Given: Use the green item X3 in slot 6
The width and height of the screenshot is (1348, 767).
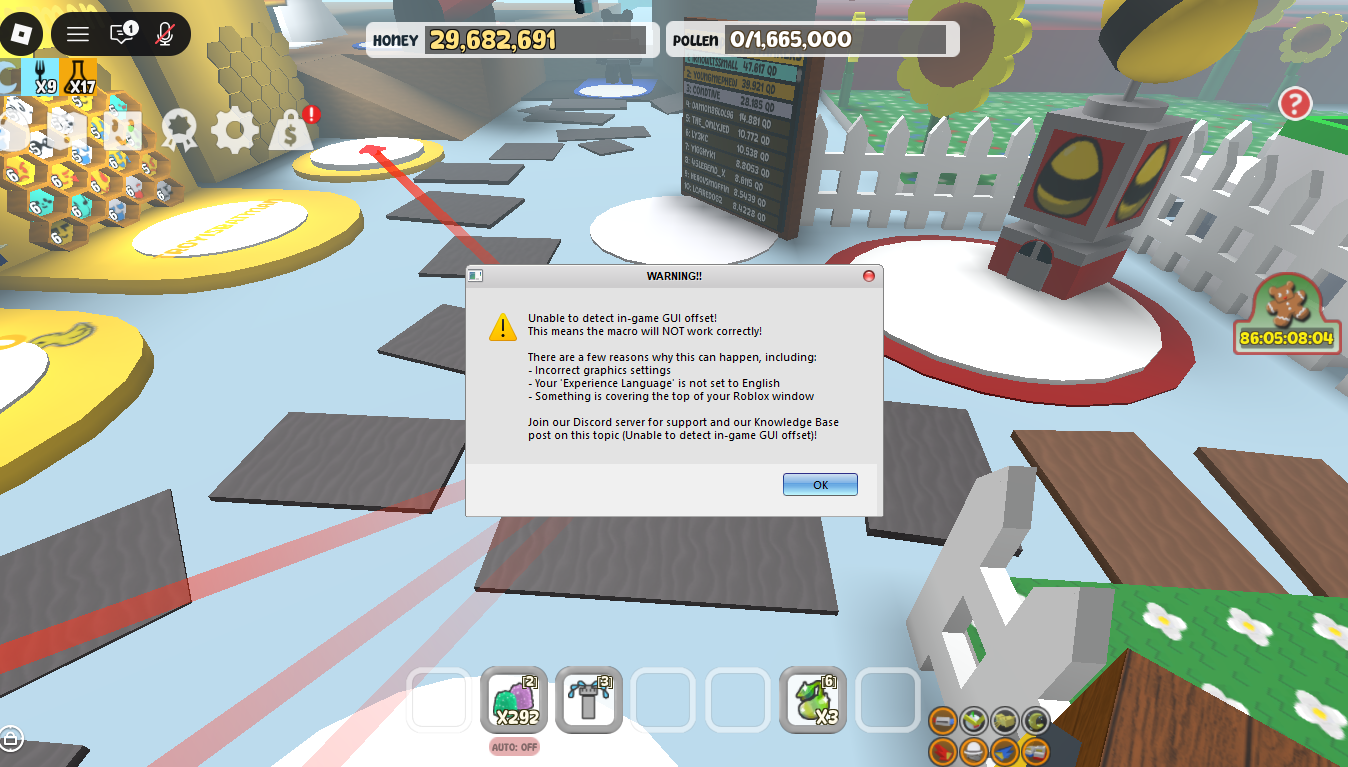Looking at the screenshot, I should click(813, 700).
